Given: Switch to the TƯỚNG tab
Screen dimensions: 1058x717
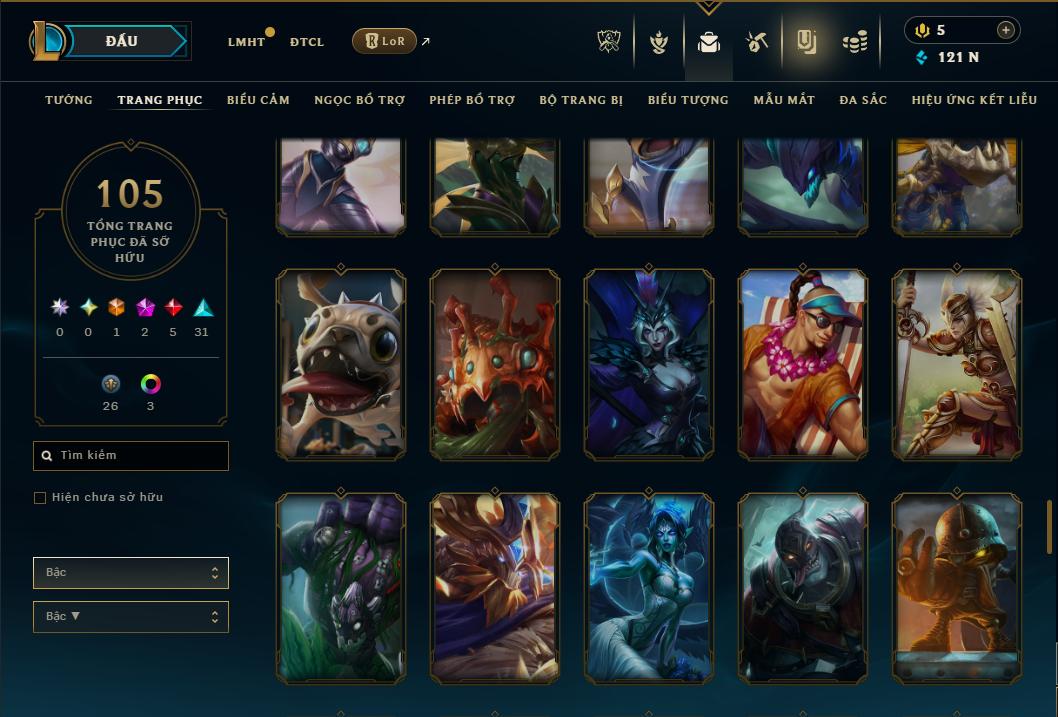Looking at the screenshot, I should [x=69, y=100].
